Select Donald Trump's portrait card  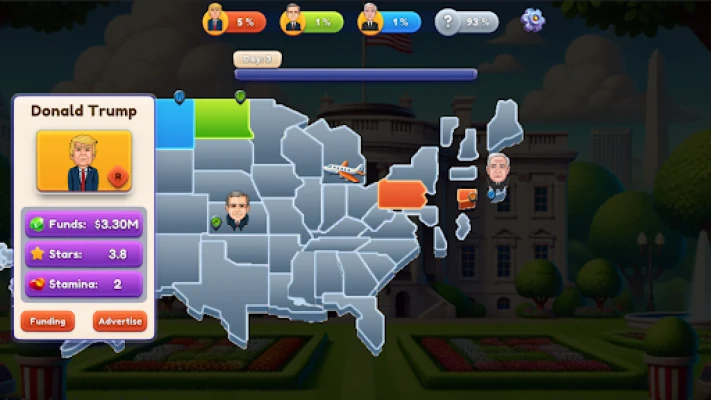[84, 160]
